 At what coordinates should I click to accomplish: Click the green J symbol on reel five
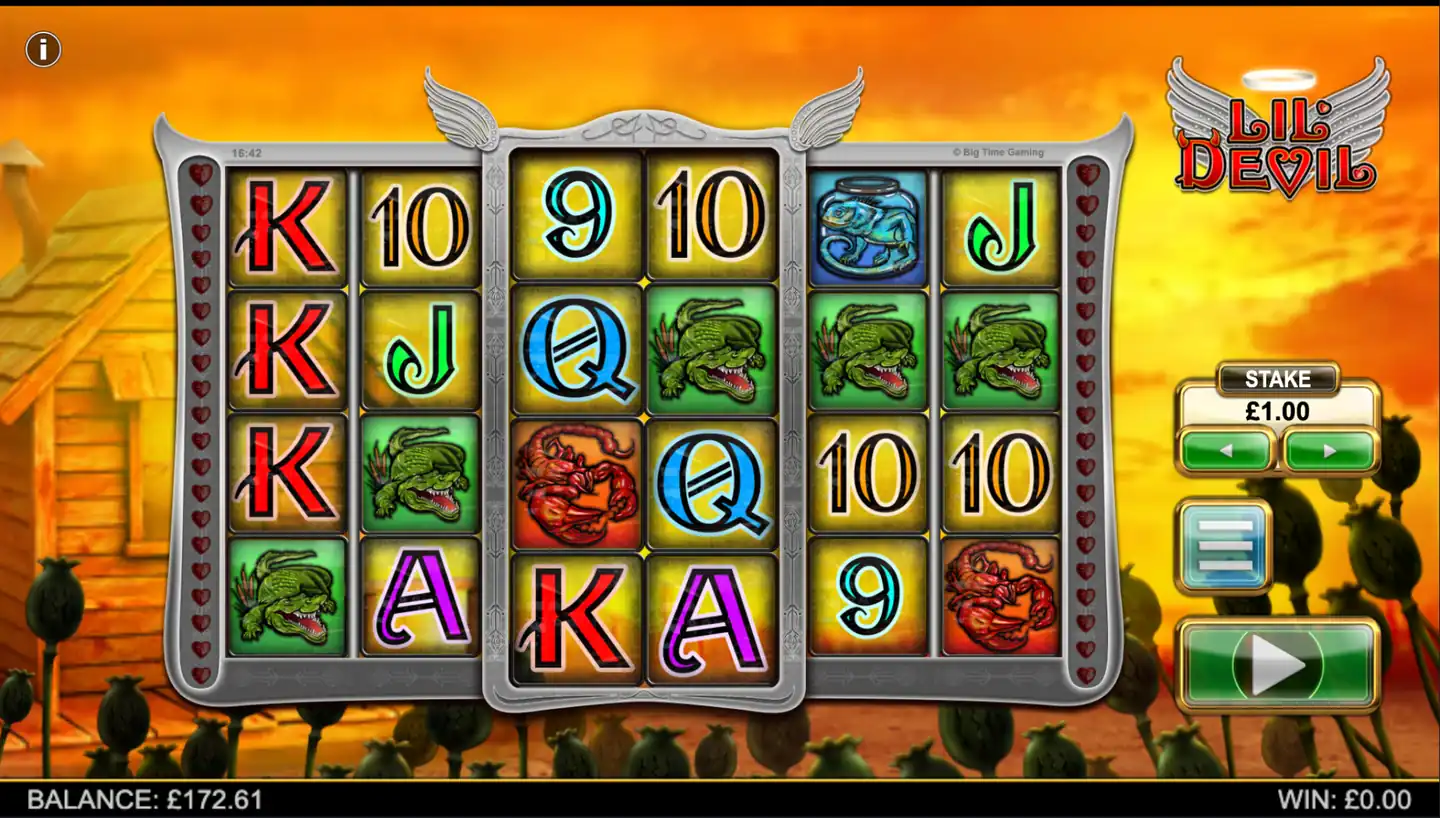(1000, 222)
